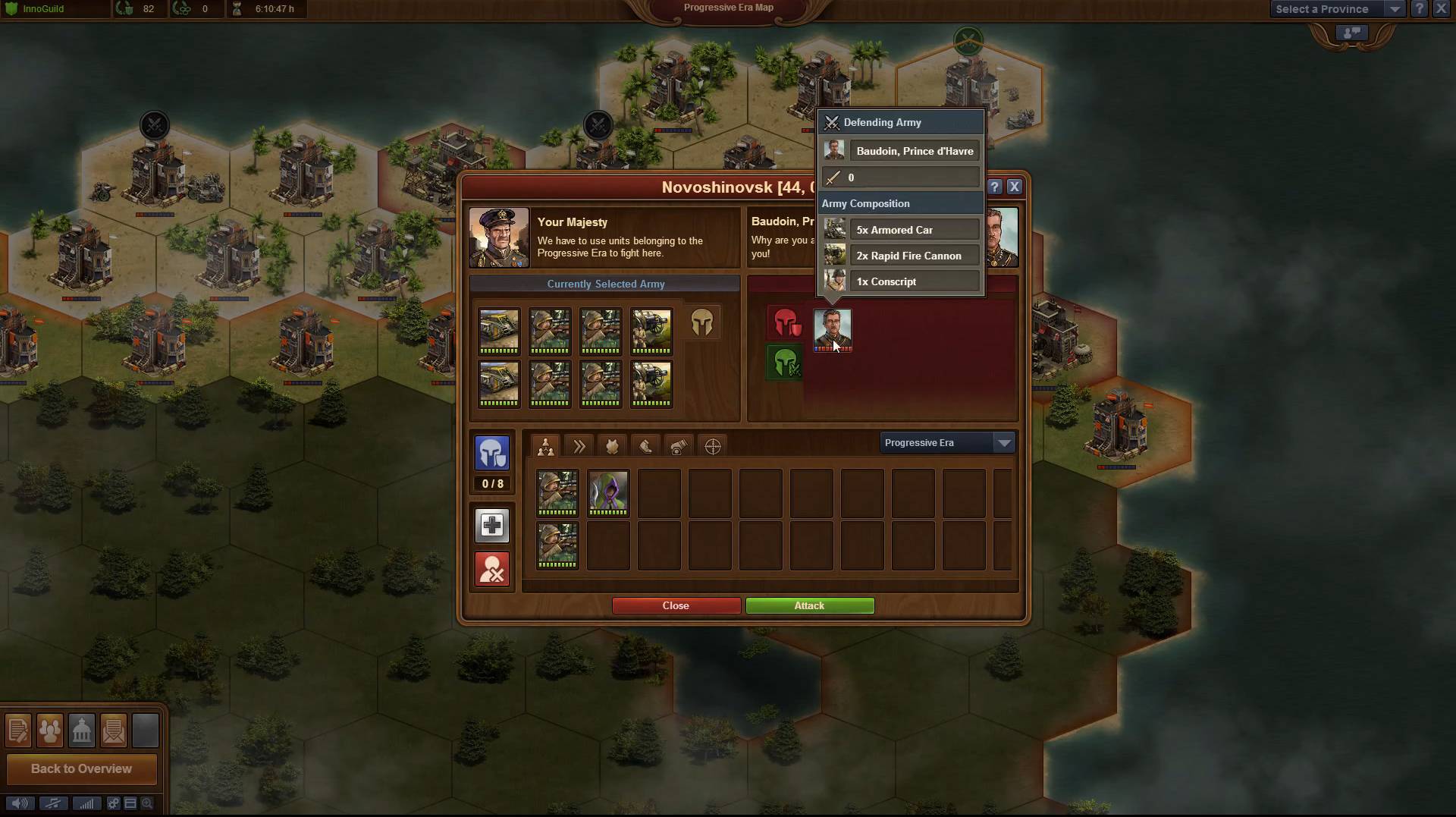The width and height of the screenshot is (1456, 817).
Task: Open the Select a Province dropdown
Action: [x=1336, y=9]
